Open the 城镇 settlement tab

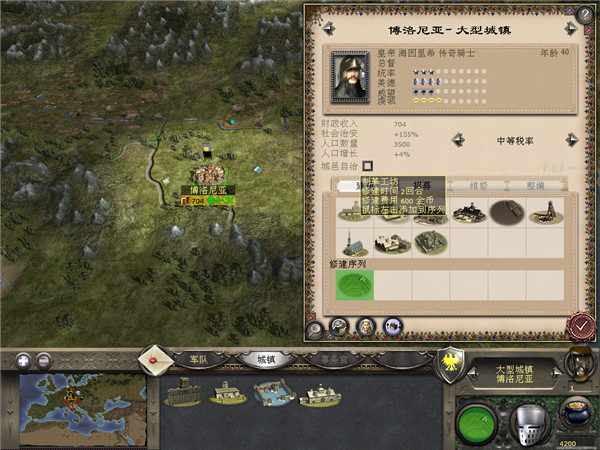(x=266, y=357)
